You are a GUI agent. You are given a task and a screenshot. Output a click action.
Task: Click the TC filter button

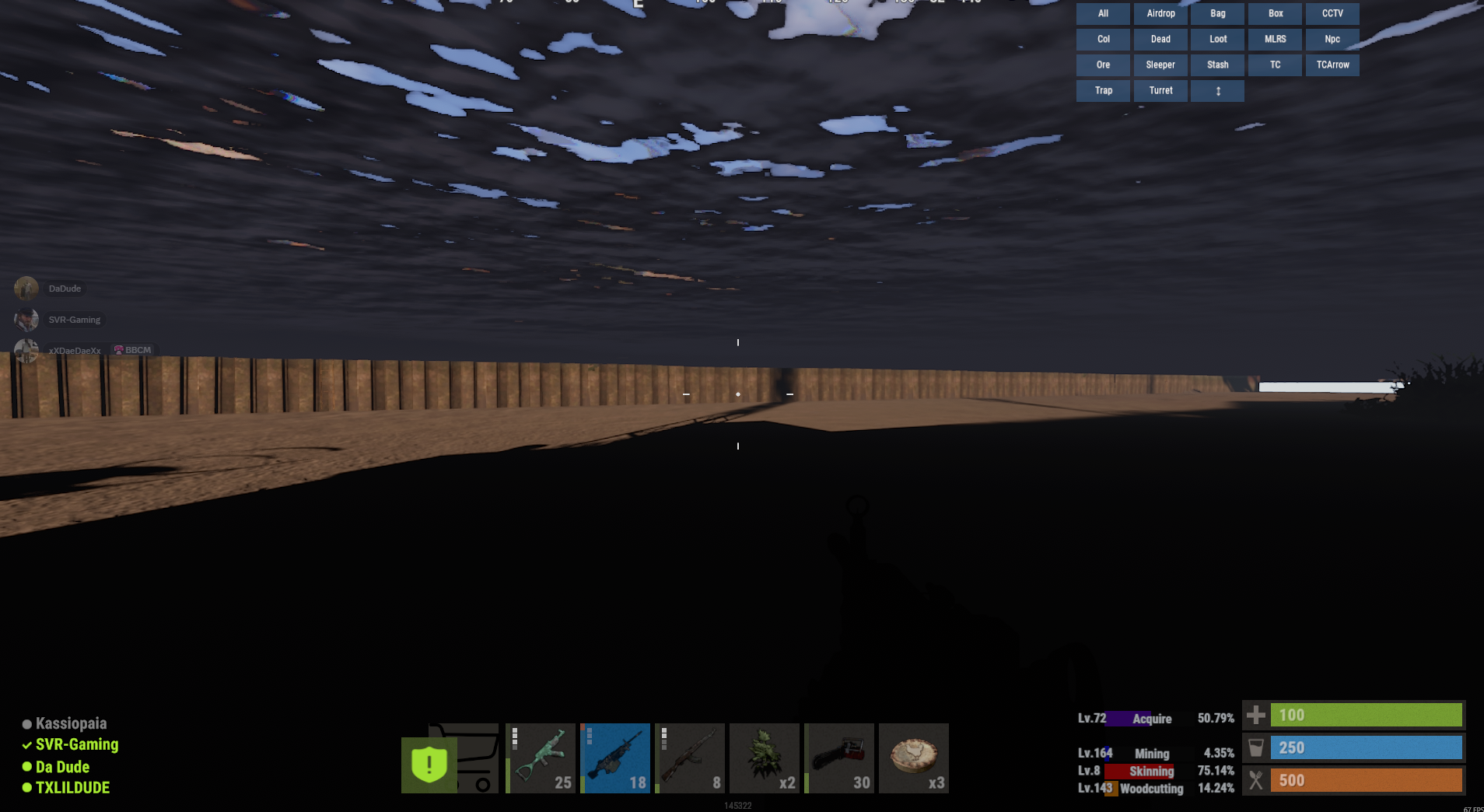[x=1275, y=65]
